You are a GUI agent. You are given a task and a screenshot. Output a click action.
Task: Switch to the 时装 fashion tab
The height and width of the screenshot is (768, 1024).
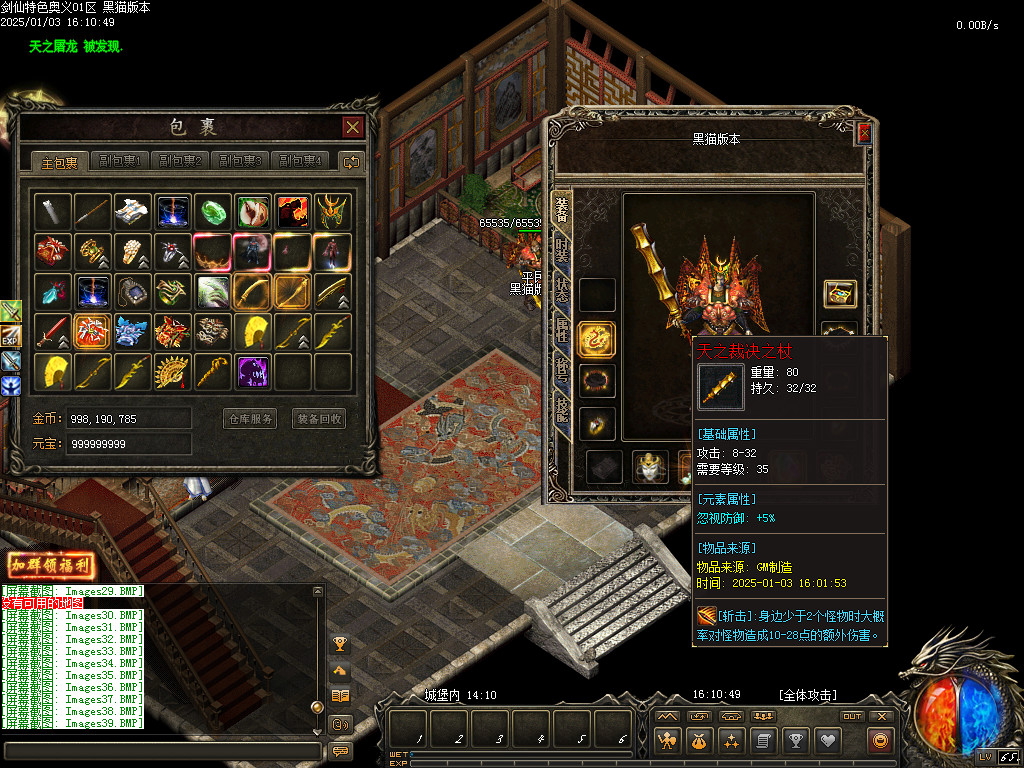(562, 252)
